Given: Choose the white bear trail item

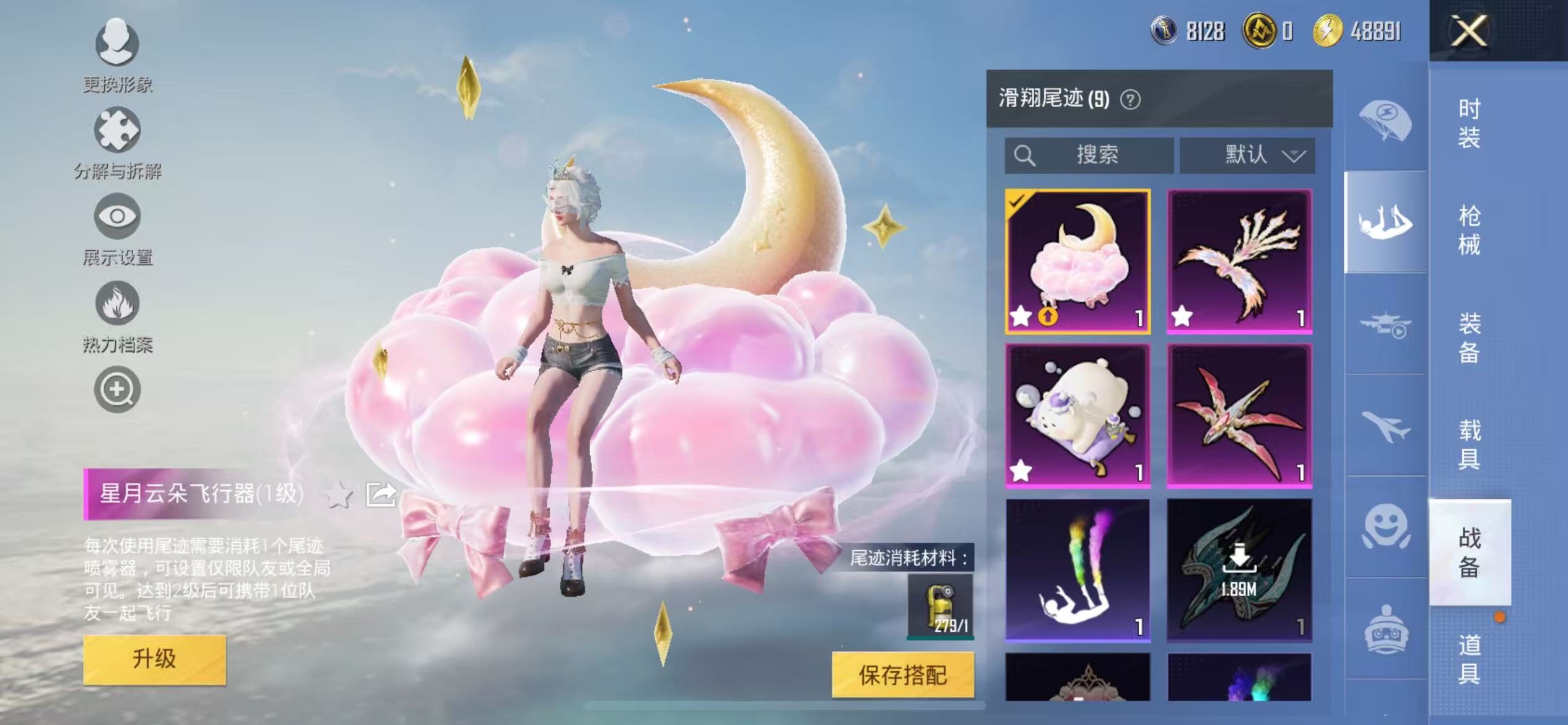Looking at the screenshot, I should click(x=1078, y=416).
